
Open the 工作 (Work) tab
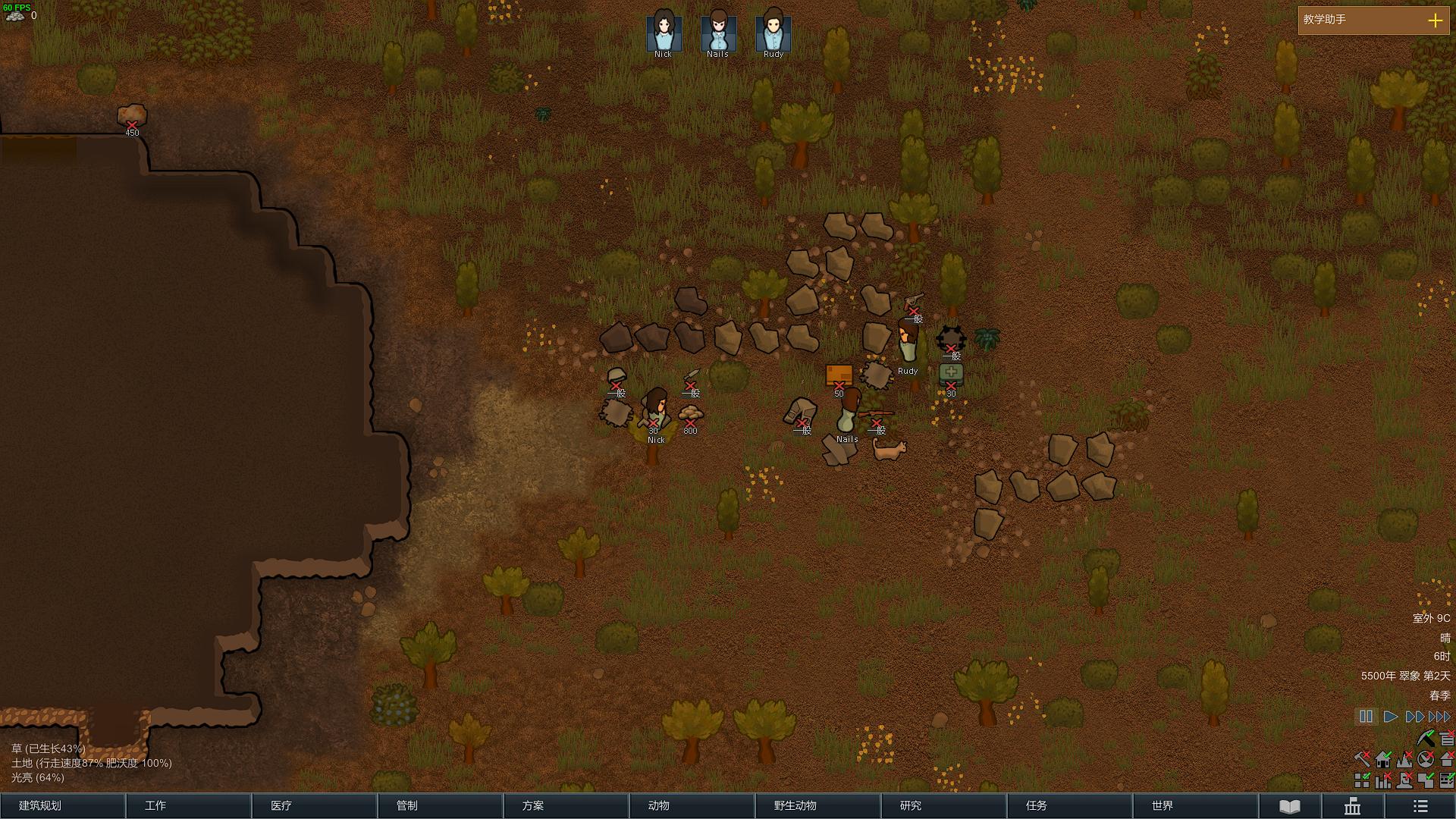click(188, 805)
